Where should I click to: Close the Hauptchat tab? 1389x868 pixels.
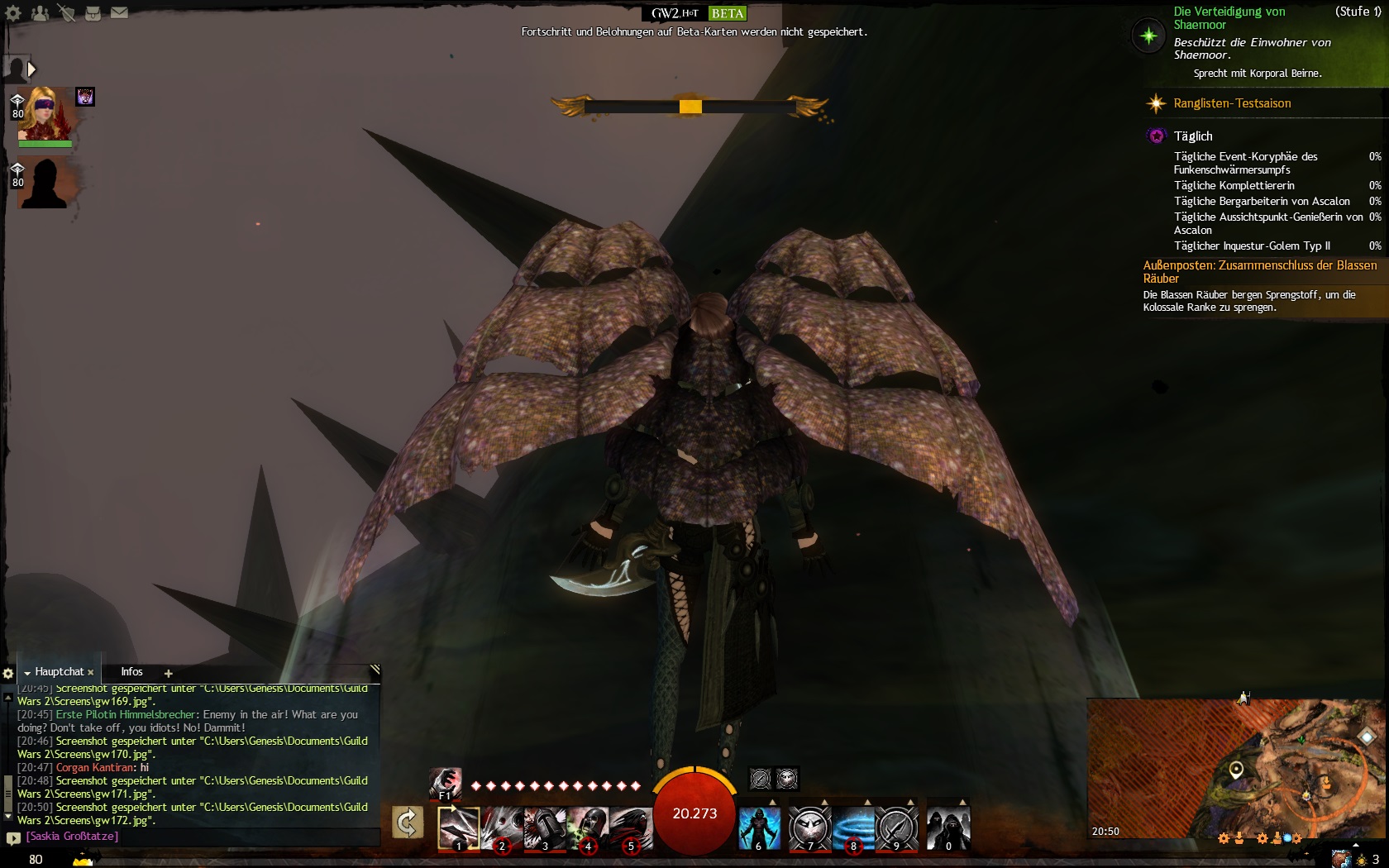pos(91,673)
